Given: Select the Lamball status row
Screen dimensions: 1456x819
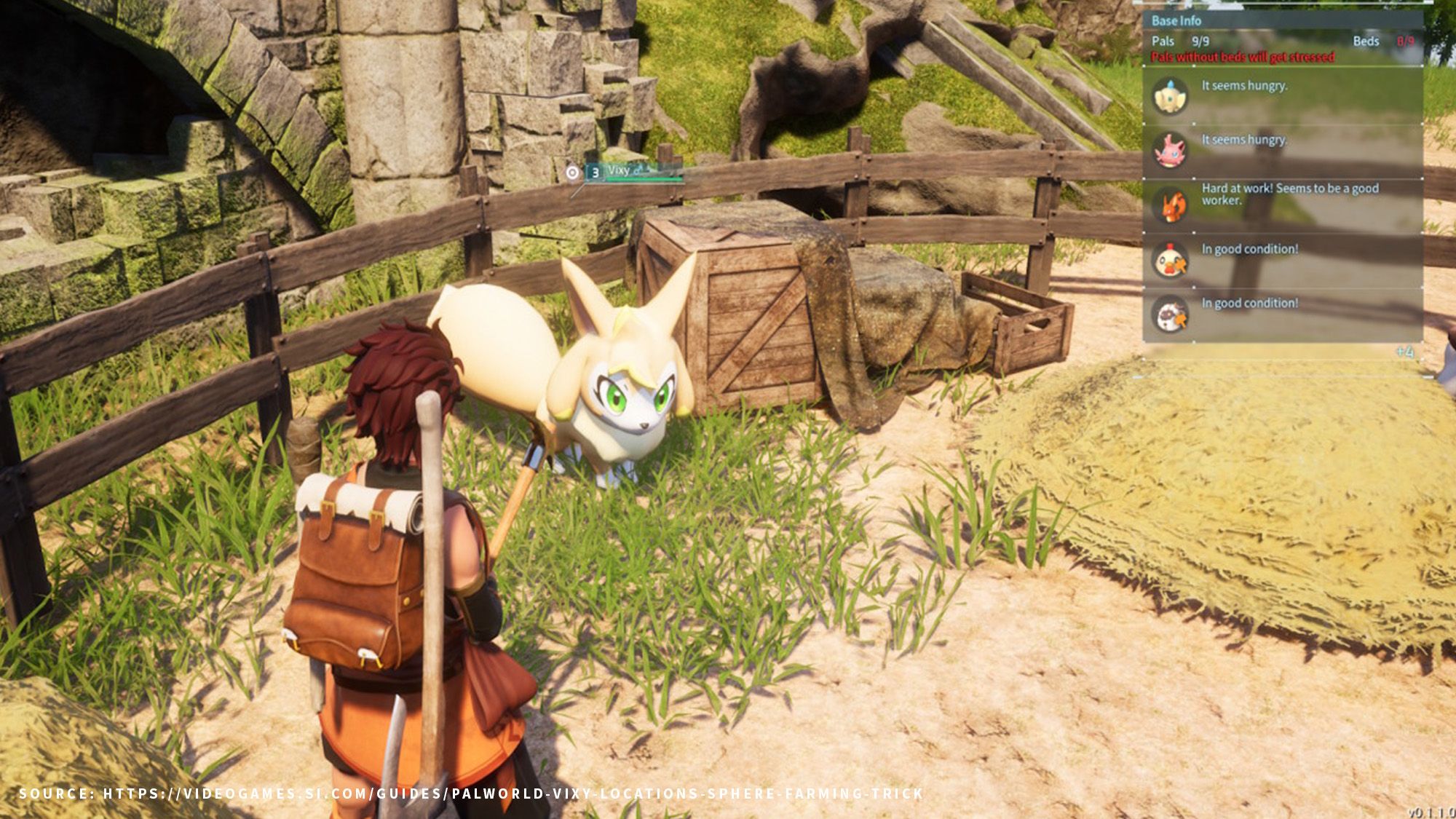Looking at the screenshot, I should pyautogui.click(x=1283, y=314).
